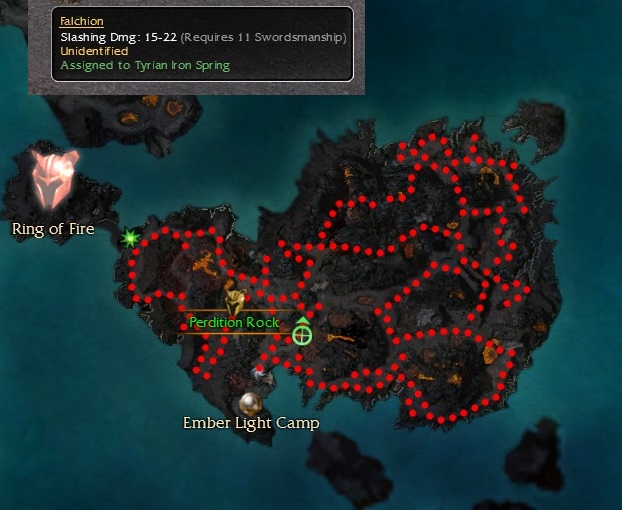The image size is (622, 510).
Task: Choose the Ember Light Camp outpost marker
Action: click(x=250, y=402)
